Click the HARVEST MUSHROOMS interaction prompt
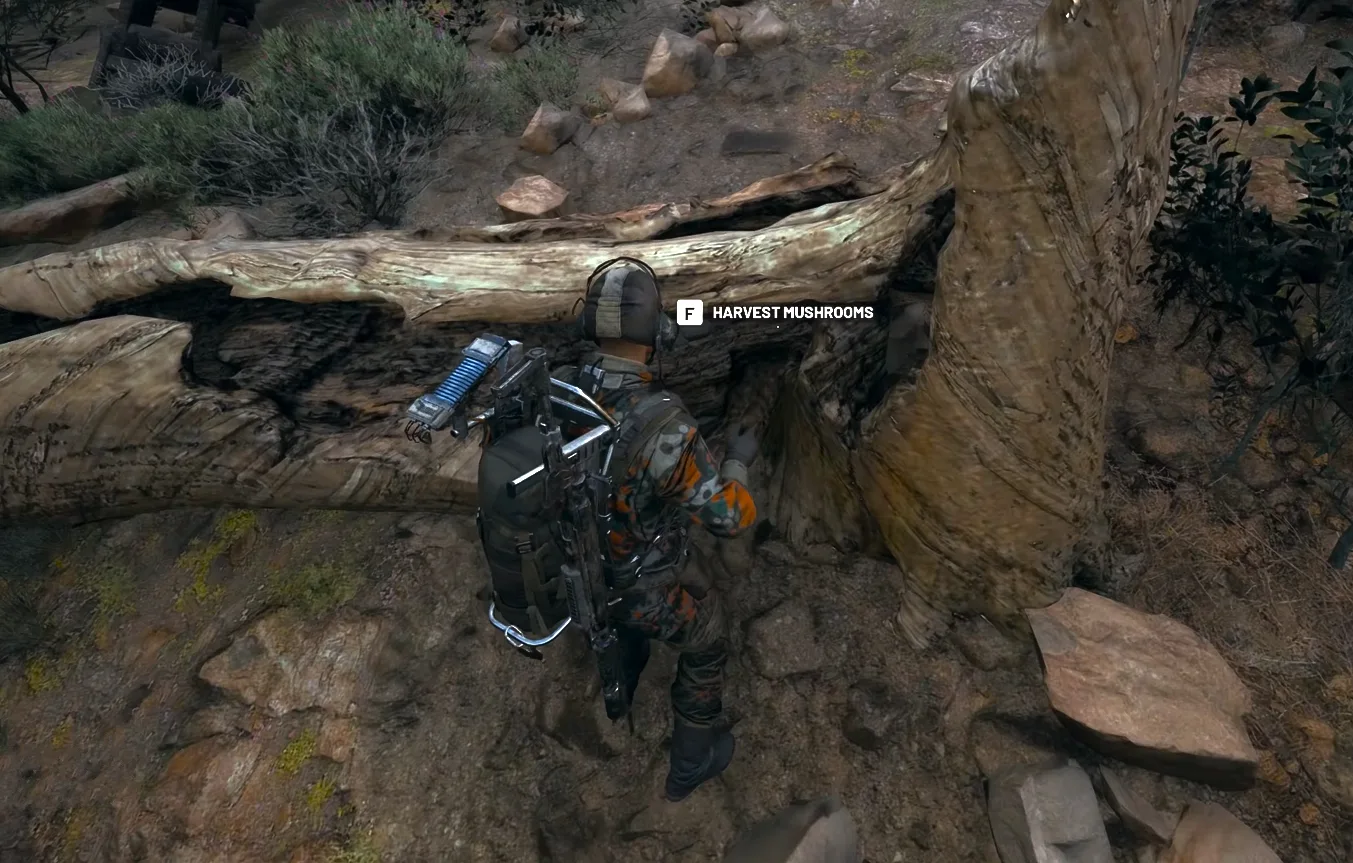 [x=791, y=312]
